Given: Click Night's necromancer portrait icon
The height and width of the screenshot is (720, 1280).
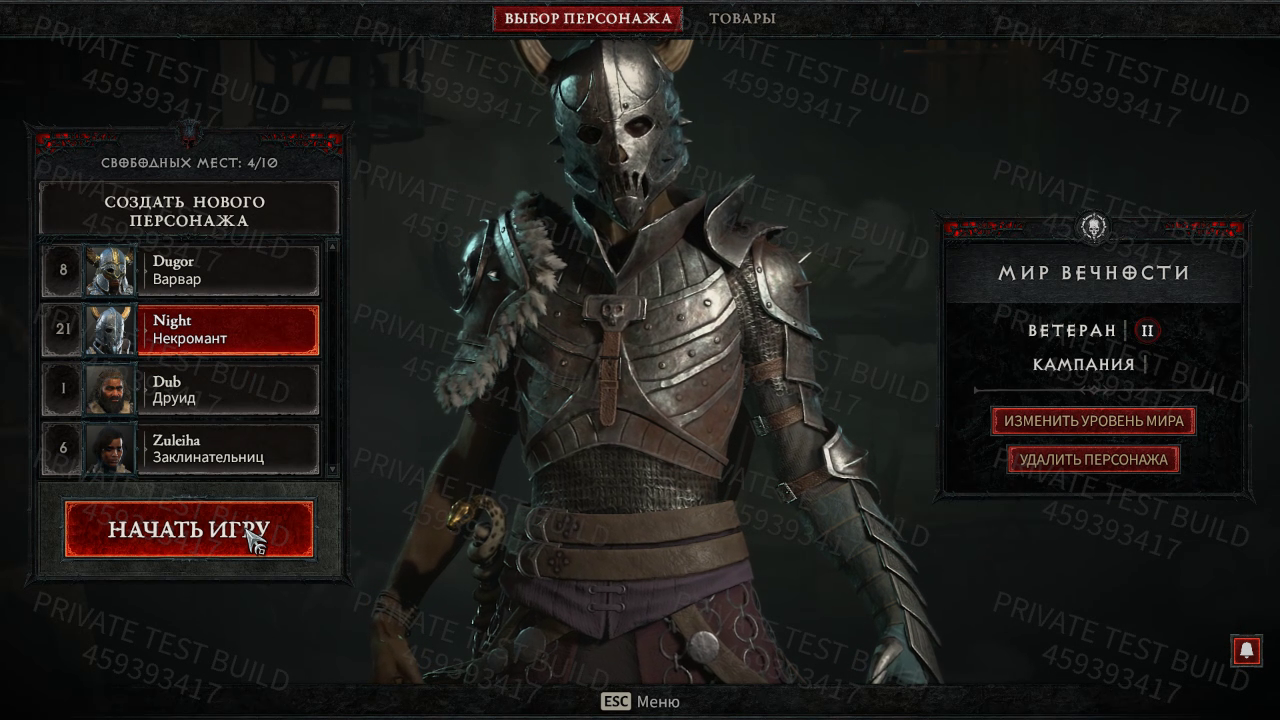Looking at the screenshot, I should point(111,330).
